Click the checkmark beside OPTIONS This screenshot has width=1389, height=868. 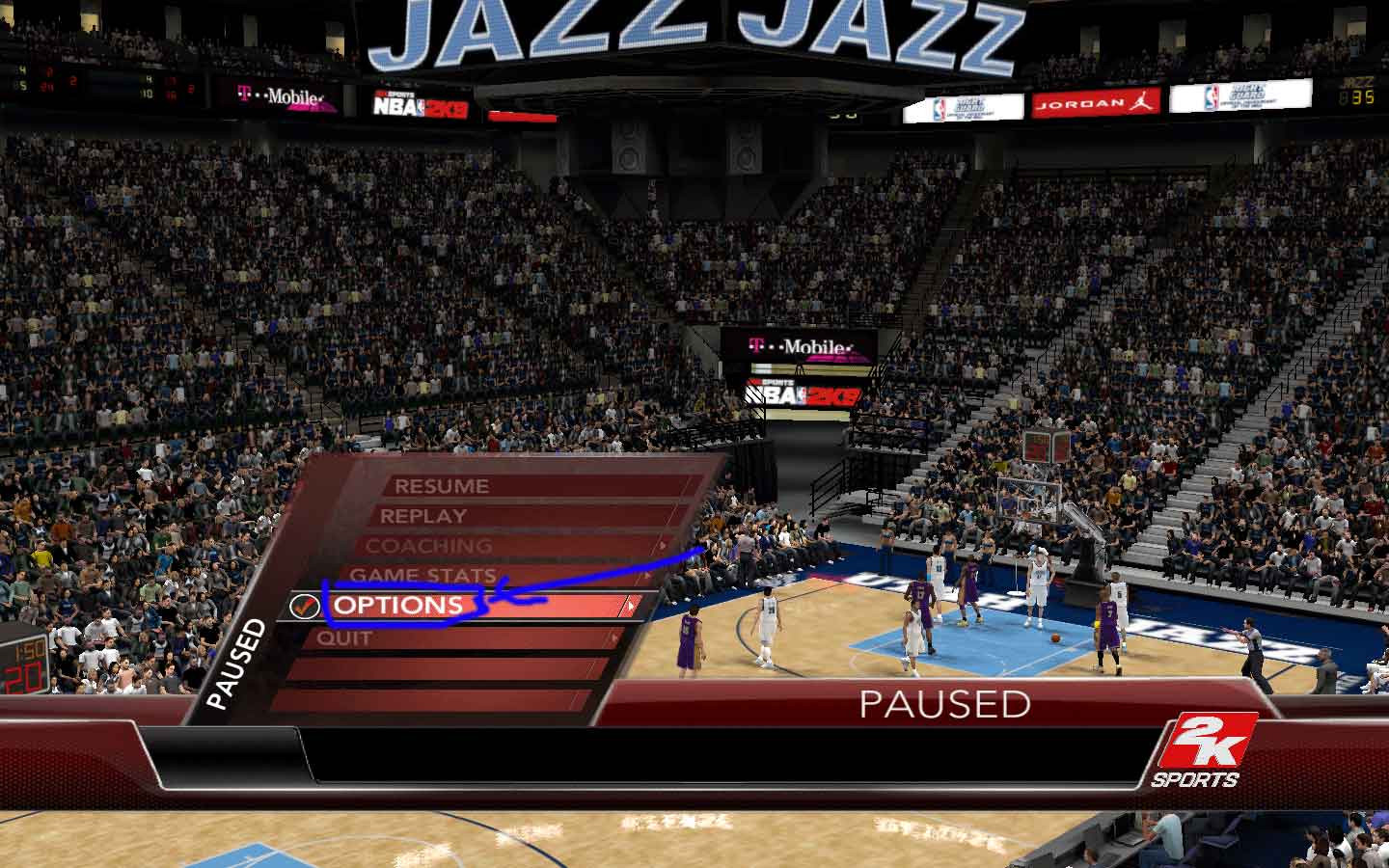click(x=305, y=607)
